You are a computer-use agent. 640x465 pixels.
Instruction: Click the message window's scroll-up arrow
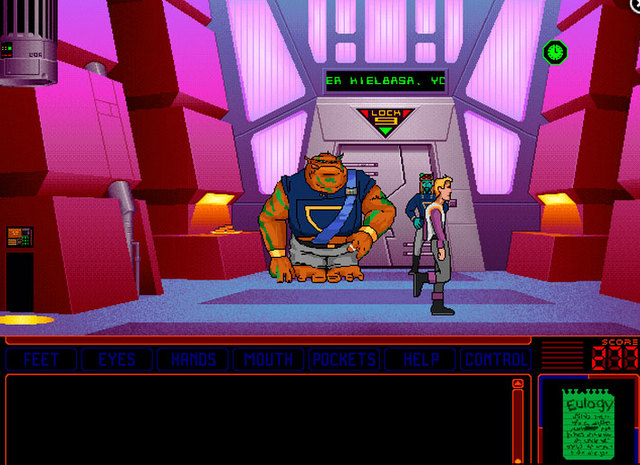517,384
